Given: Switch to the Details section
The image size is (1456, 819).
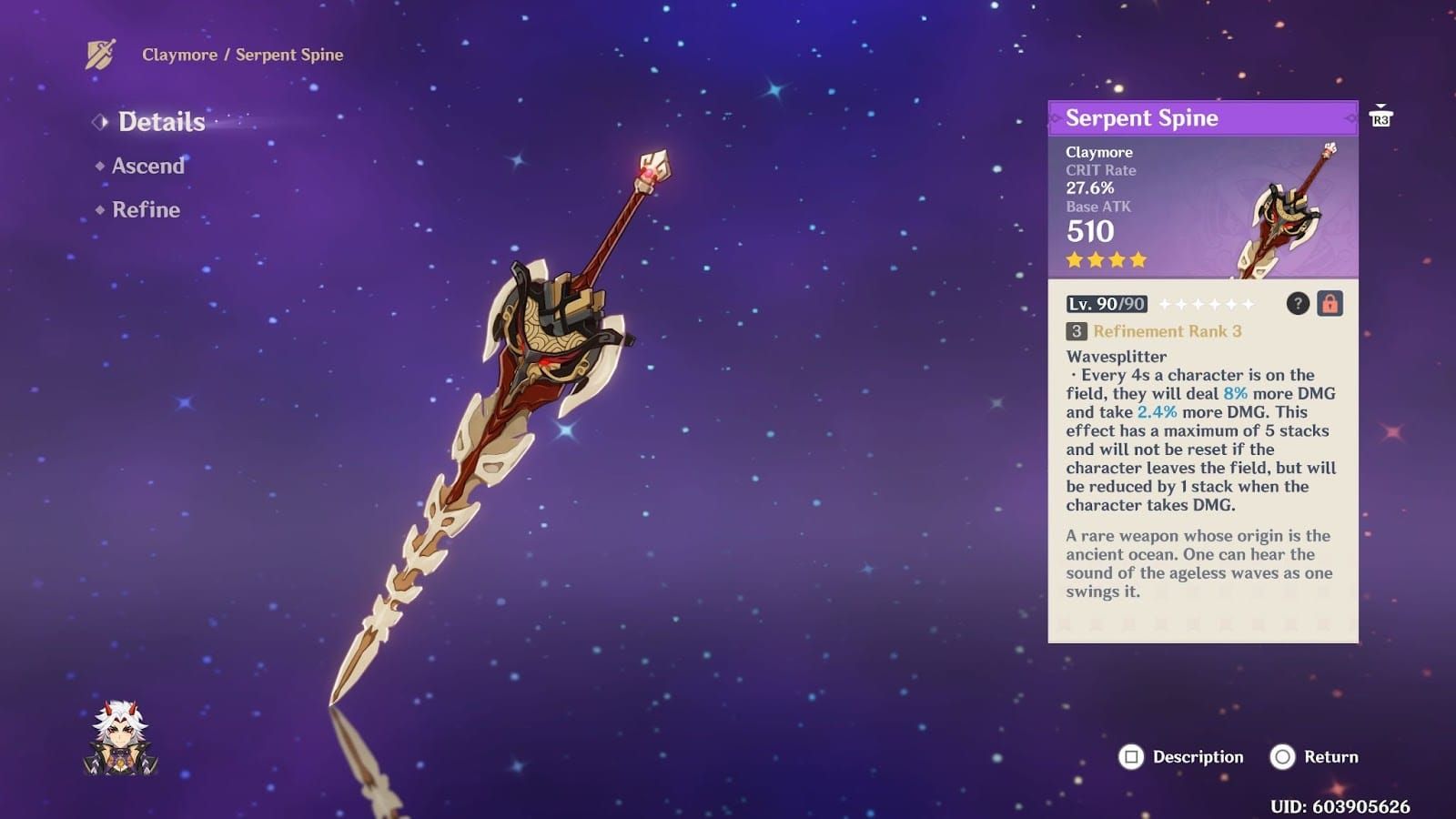Looking at the screenshot, I should tap(160, 122).
